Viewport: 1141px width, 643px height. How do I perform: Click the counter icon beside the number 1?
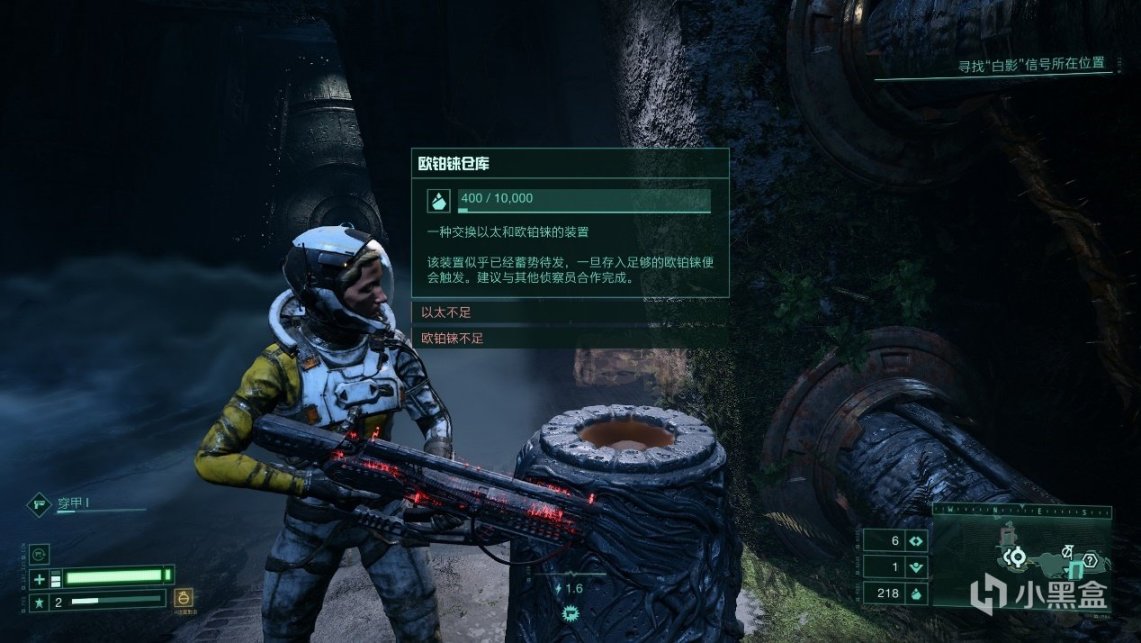(x=916, y=567)
